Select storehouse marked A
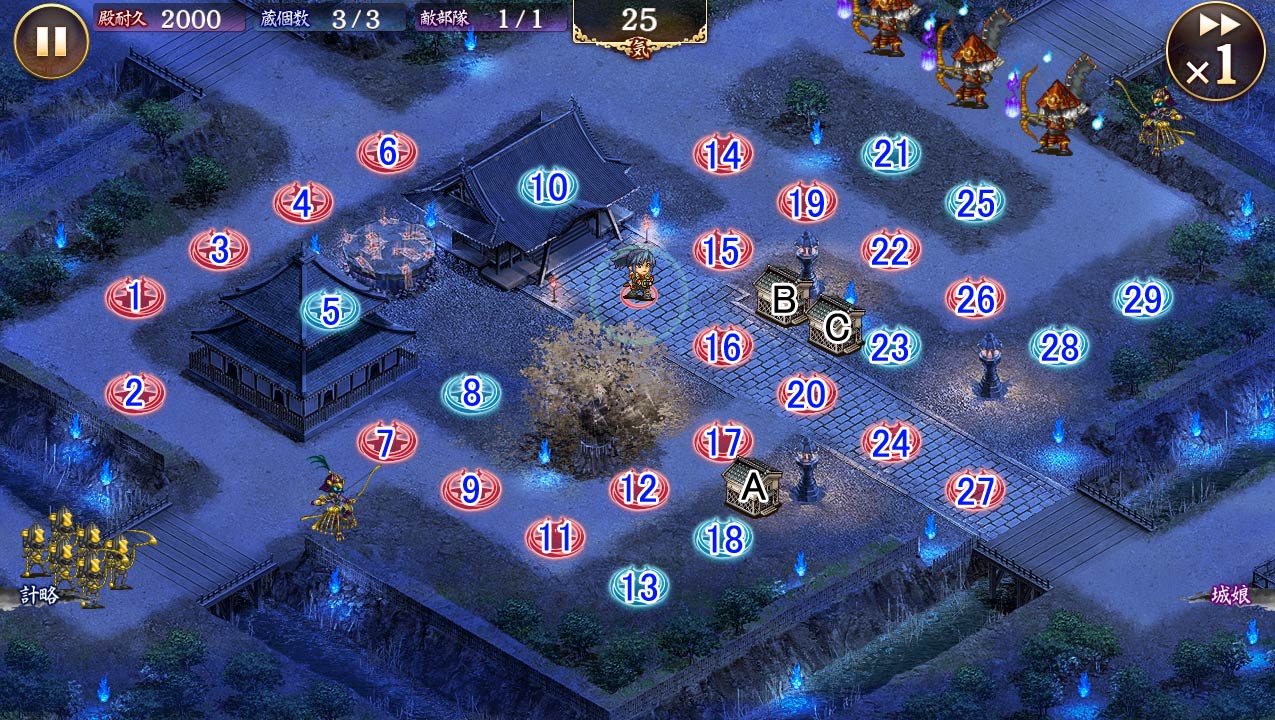This screenshot has width=1275, height=720. pos(752,488)
